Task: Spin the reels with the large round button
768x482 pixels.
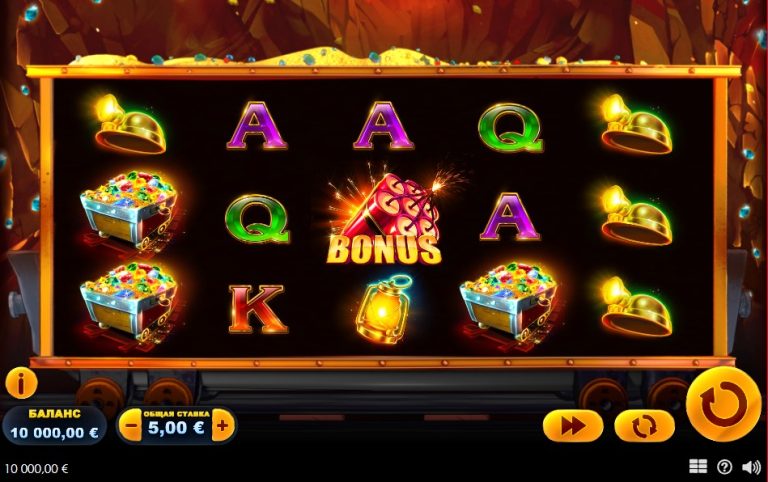Action: (x=723, y=405)
